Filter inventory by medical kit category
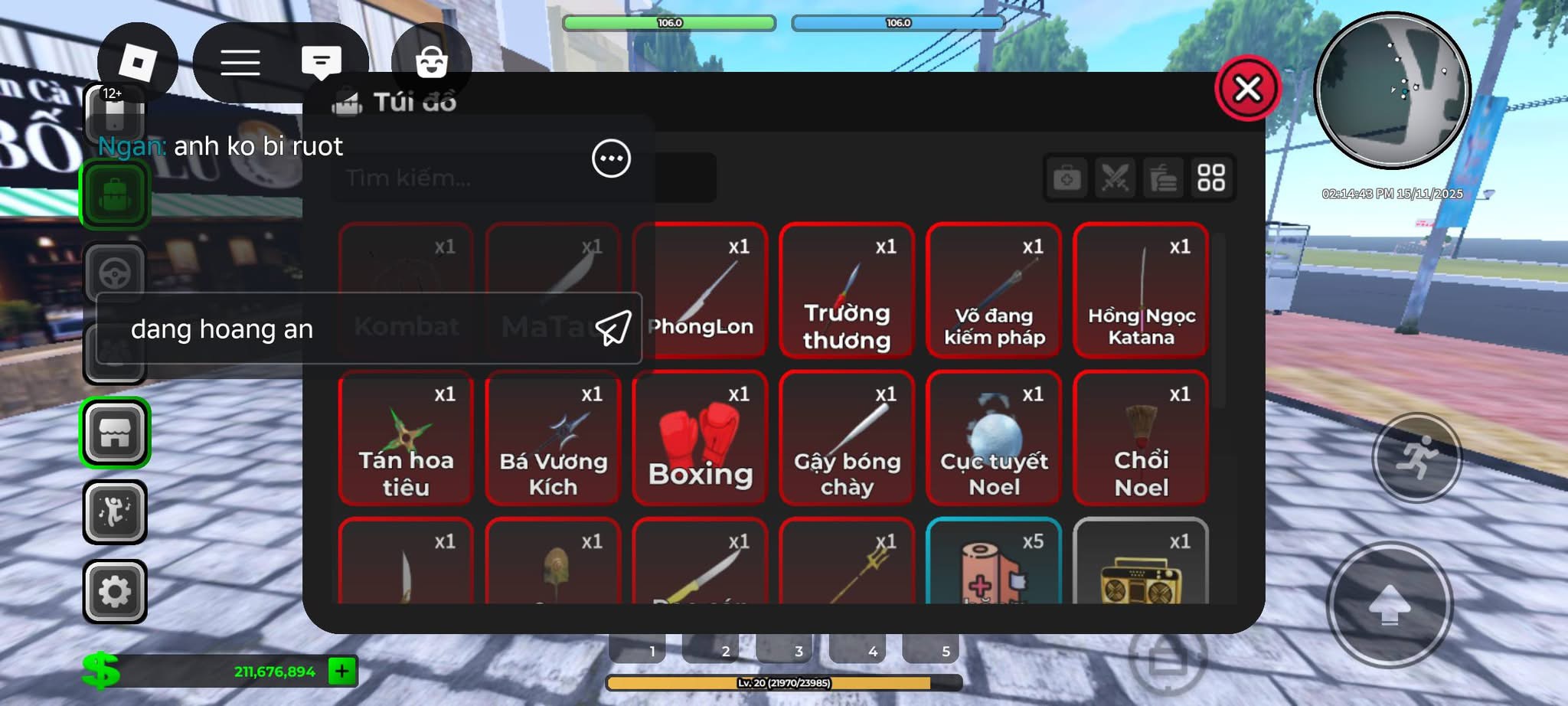1568x706 pixels. tap(1067, 178)
